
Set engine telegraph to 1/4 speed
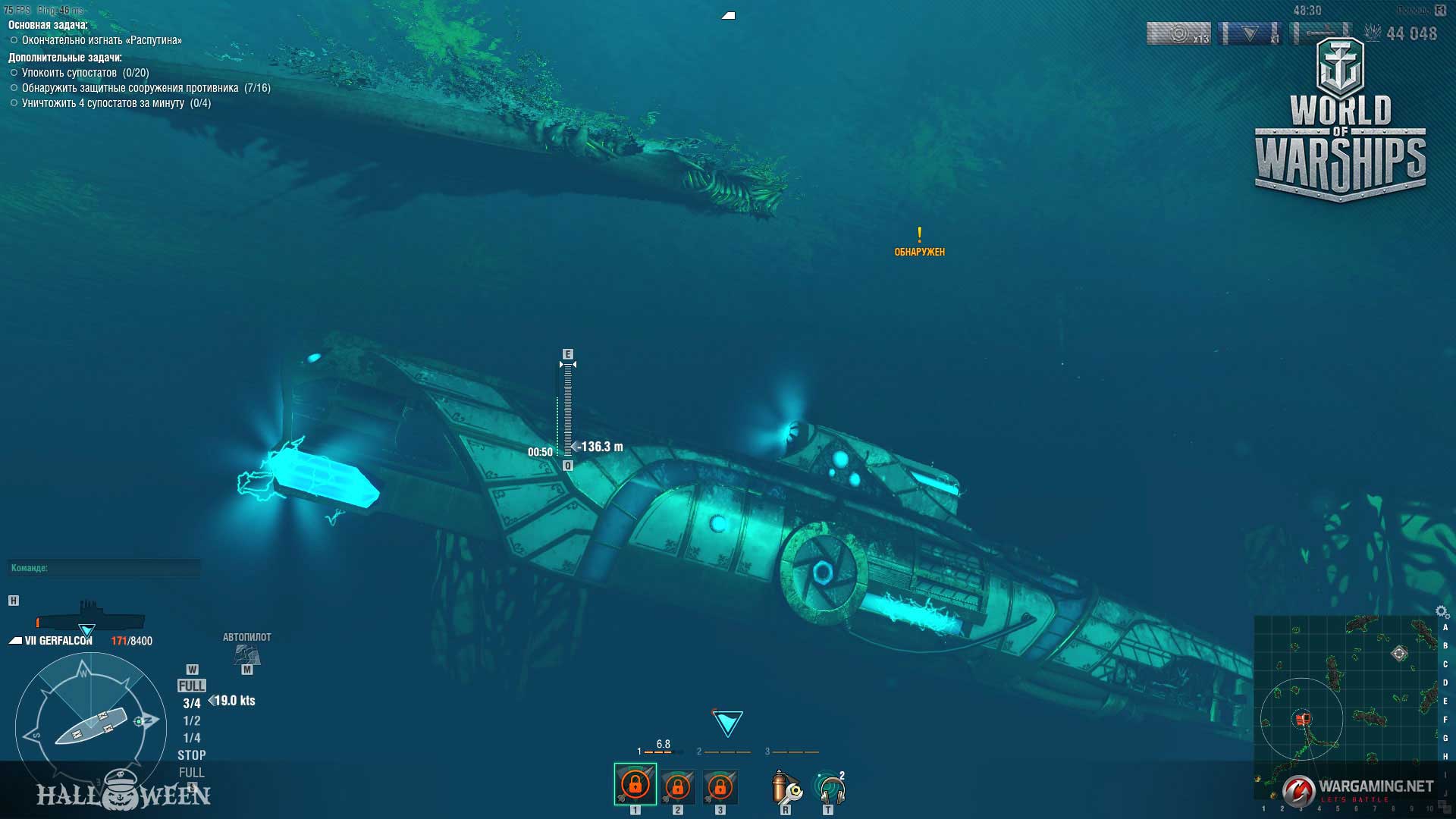[192, 738]
